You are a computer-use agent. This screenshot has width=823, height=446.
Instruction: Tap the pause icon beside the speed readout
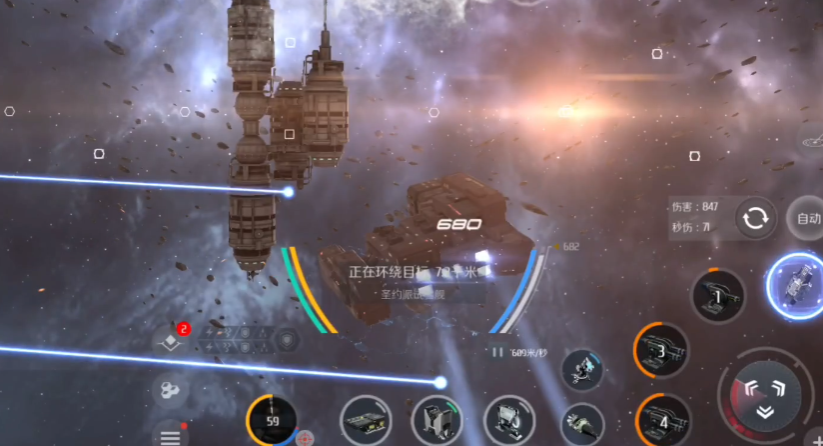(497, 352)
